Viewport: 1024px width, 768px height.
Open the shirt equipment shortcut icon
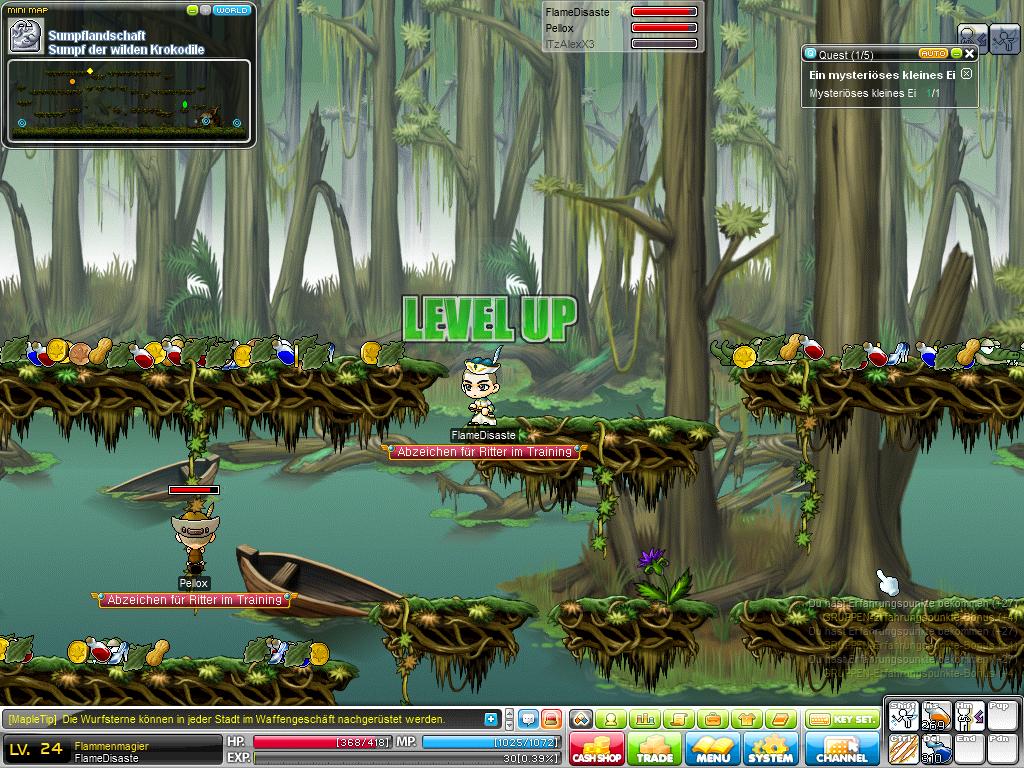coord(746,719)
